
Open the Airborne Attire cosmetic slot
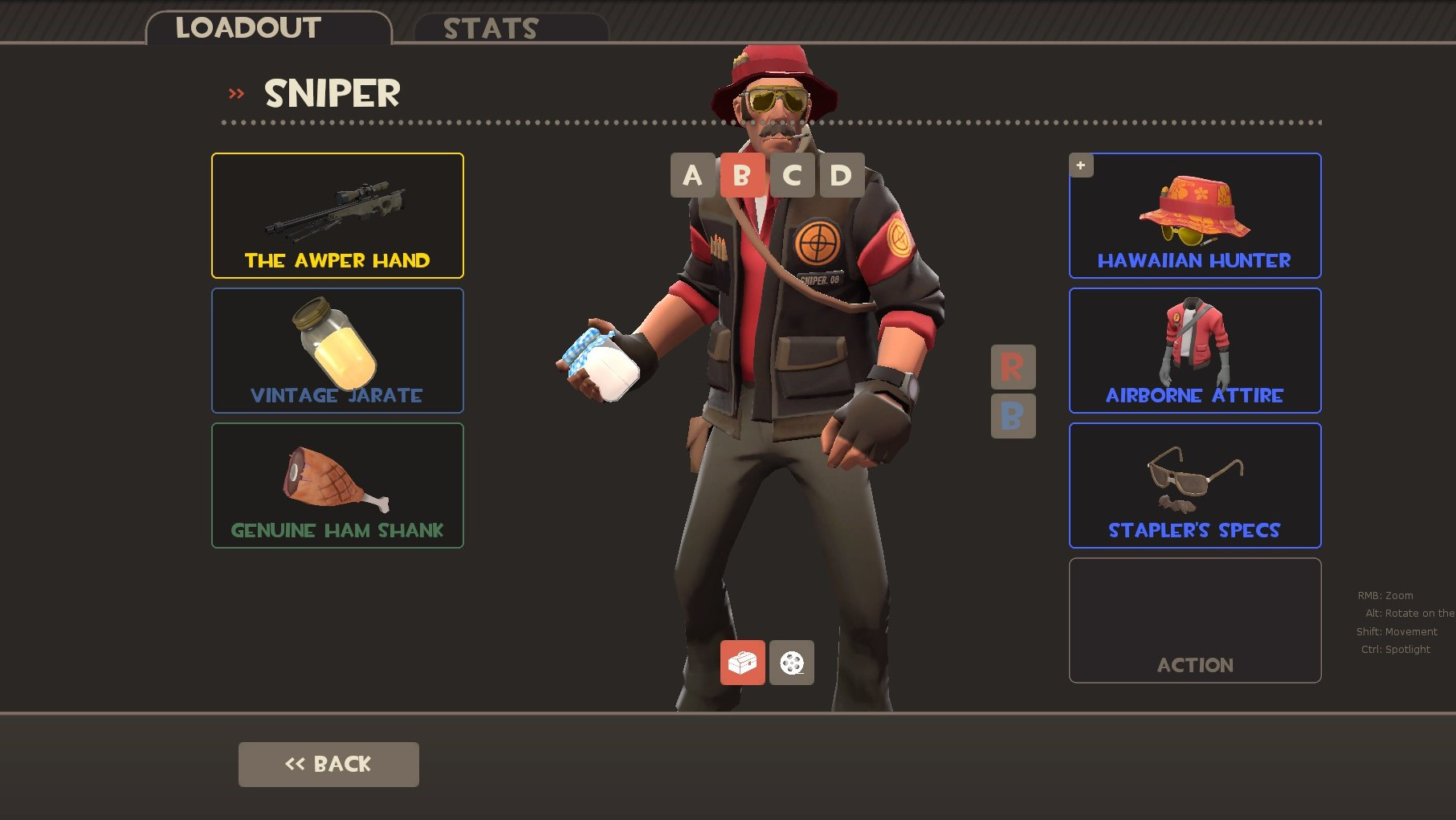pos(1193,350)
